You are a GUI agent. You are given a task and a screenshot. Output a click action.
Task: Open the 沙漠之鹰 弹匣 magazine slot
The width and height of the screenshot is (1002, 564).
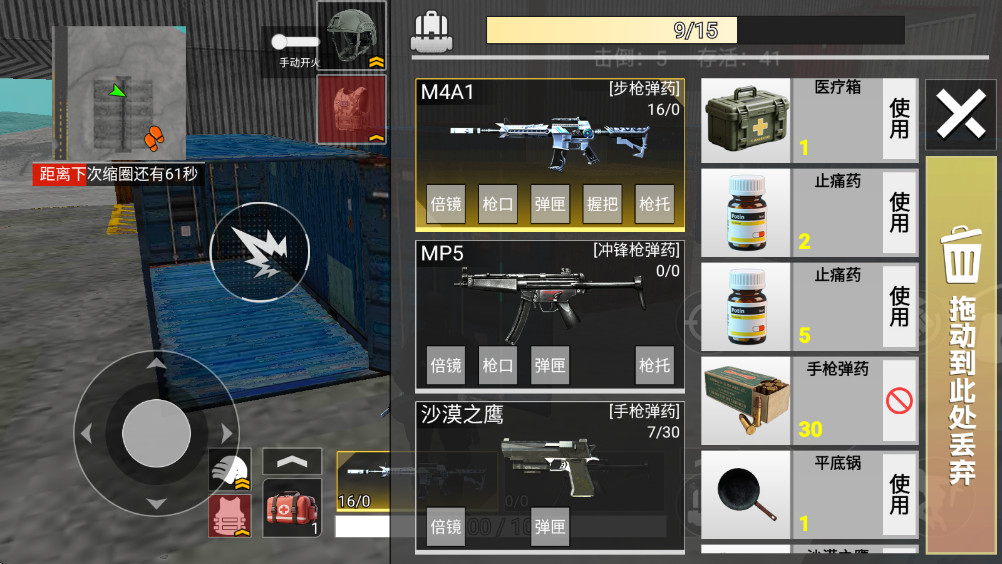coord(550,526)
